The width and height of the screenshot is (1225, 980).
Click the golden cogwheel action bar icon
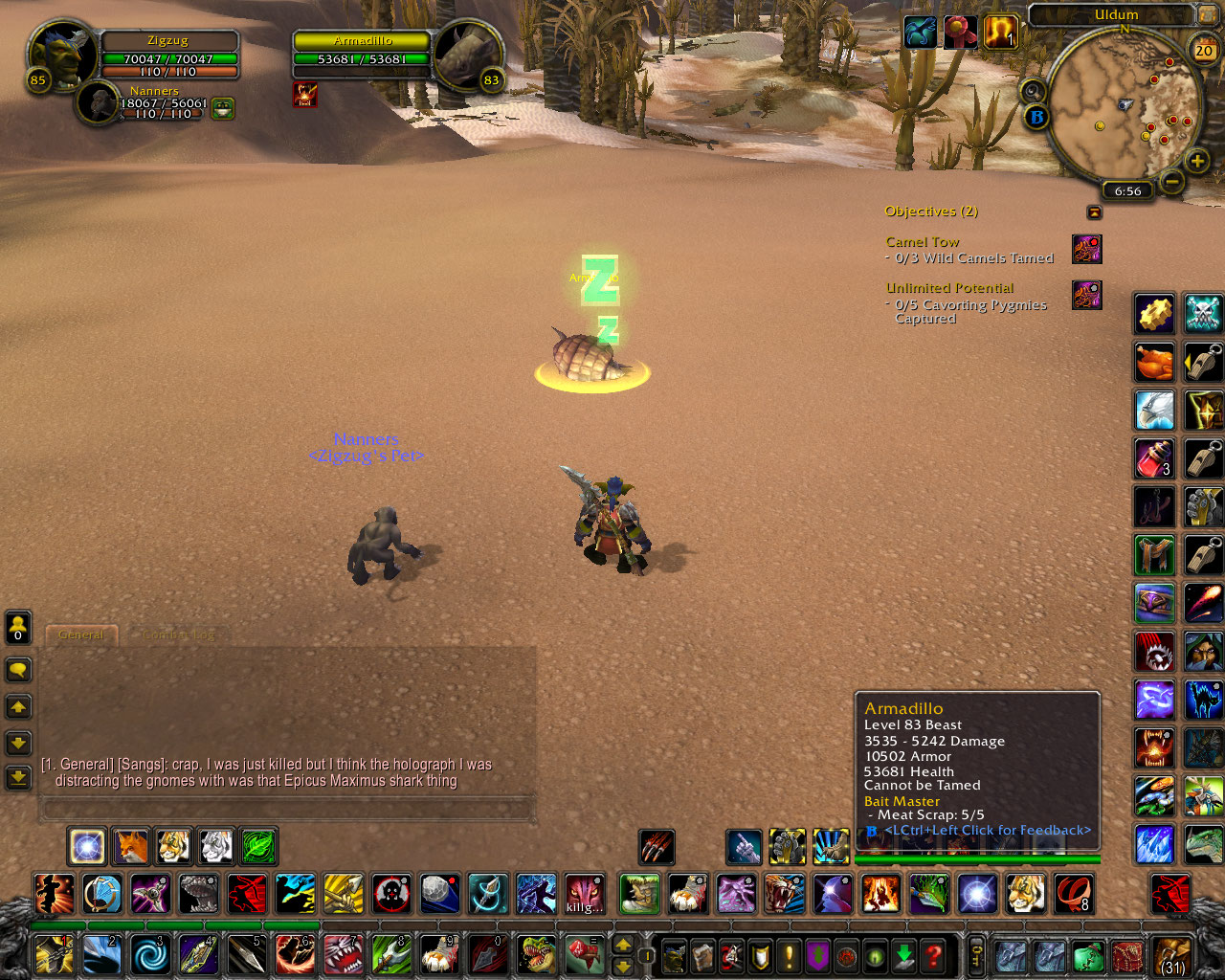1153,314
